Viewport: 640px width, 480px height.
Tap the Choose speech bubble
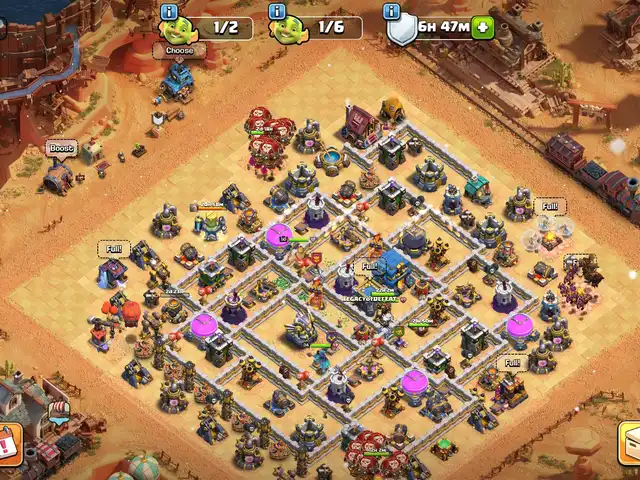pyautogui.click(x=180, y=50)
